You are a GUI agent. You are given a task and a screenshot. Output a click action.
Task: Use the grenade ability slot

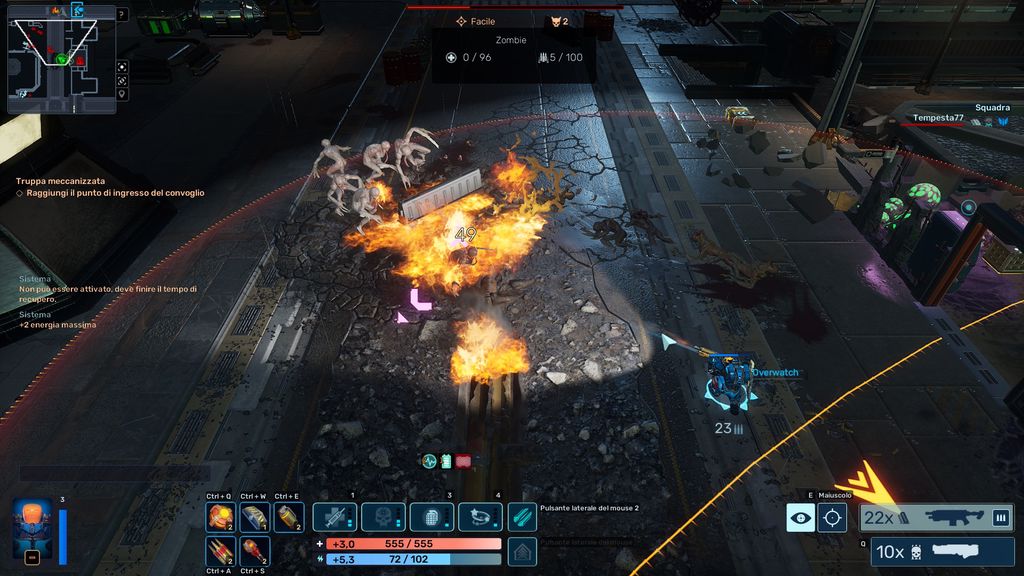[431, 517]
